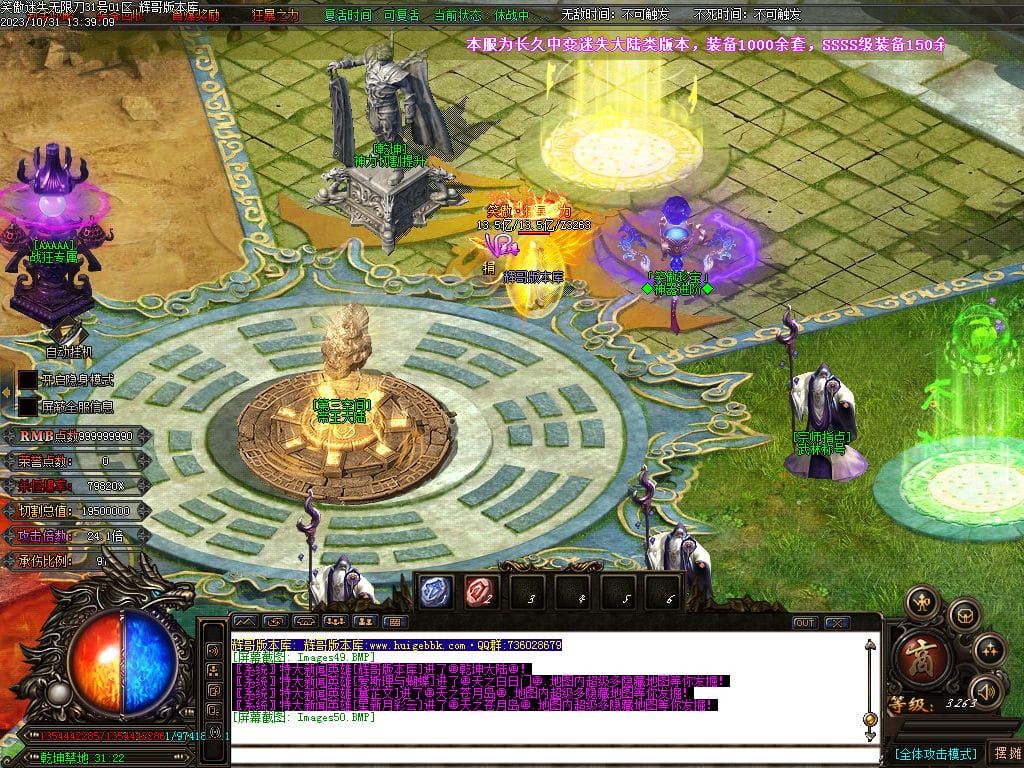Open the bag inventory icon
Image resolution: width=1024 pixels, height=768 pixels.
(963, 614)
